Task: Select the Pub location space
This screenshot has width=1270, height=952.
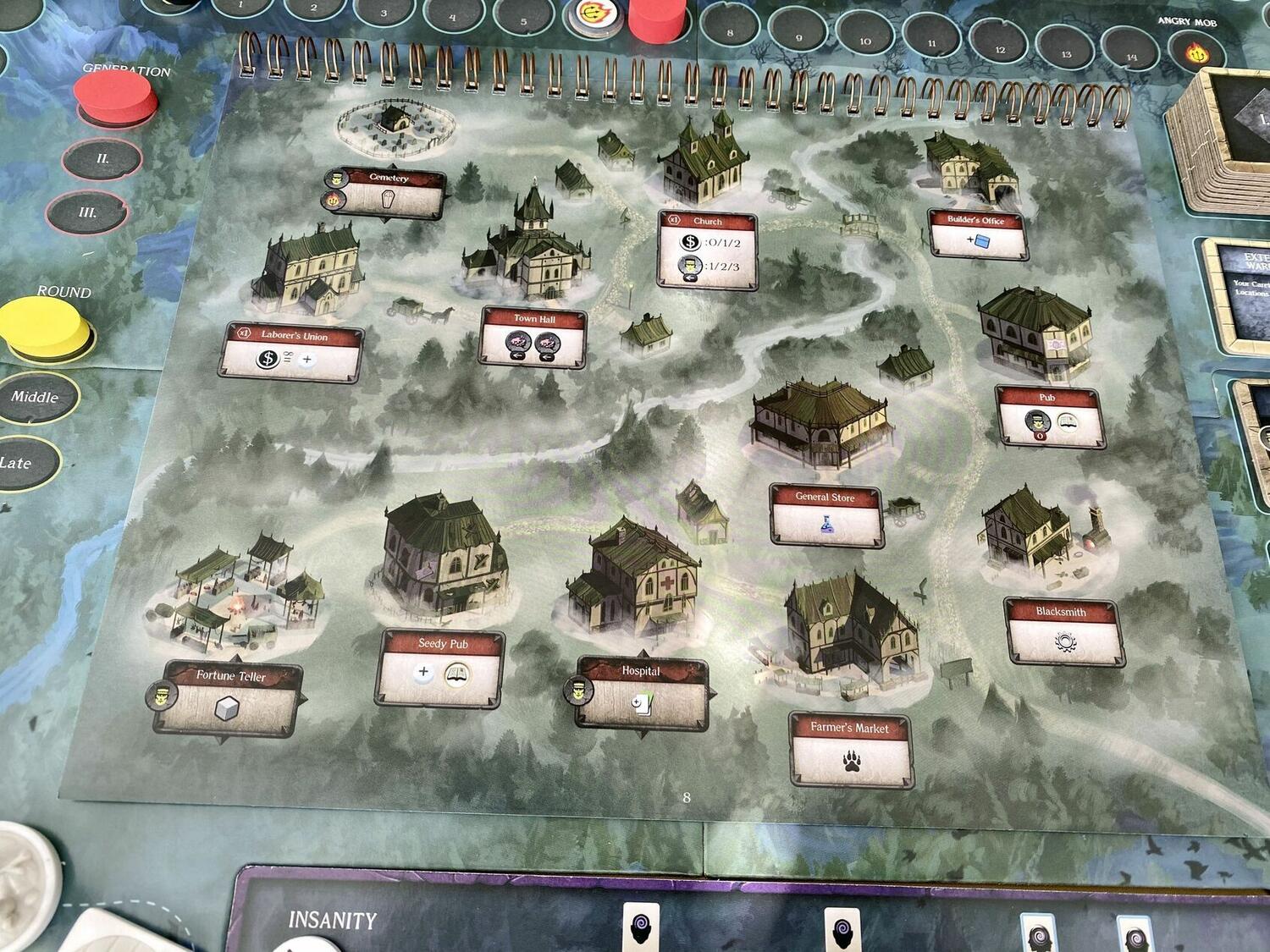Action: (x=1049, y=415)
